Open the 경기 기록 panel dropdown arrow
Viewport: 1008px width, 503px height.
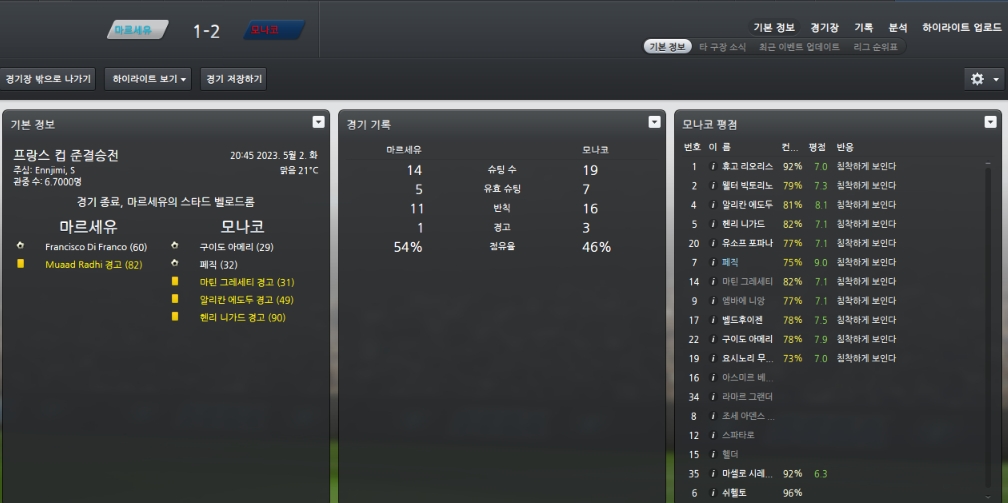[654, 122]
